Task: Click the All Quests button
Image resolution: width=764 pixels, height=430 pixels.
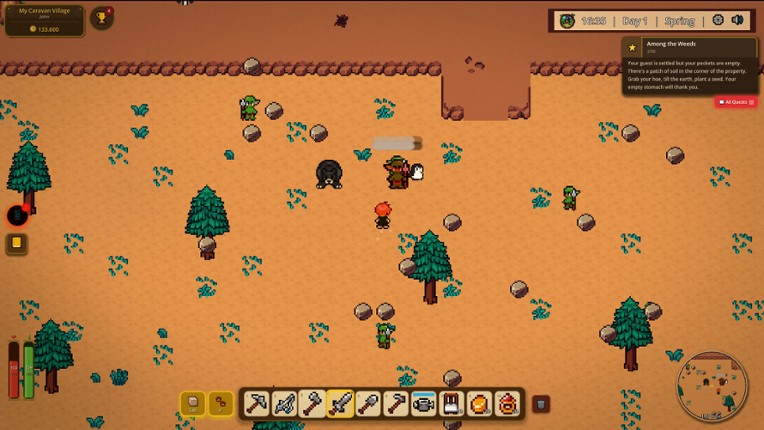Action: point(736,102)
